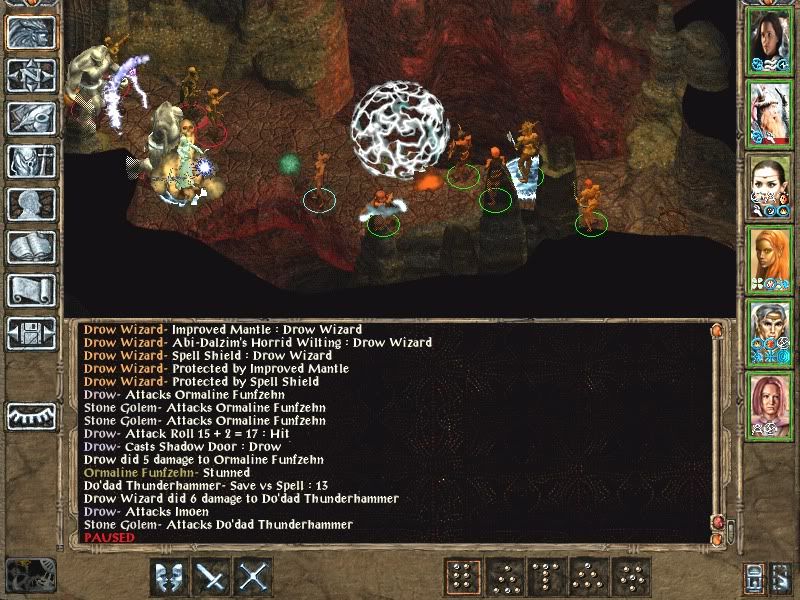Image resolution: width=800 pixels, height=600 pixels.
Task: Activate the guard shield action
Action: click(171, 578)
